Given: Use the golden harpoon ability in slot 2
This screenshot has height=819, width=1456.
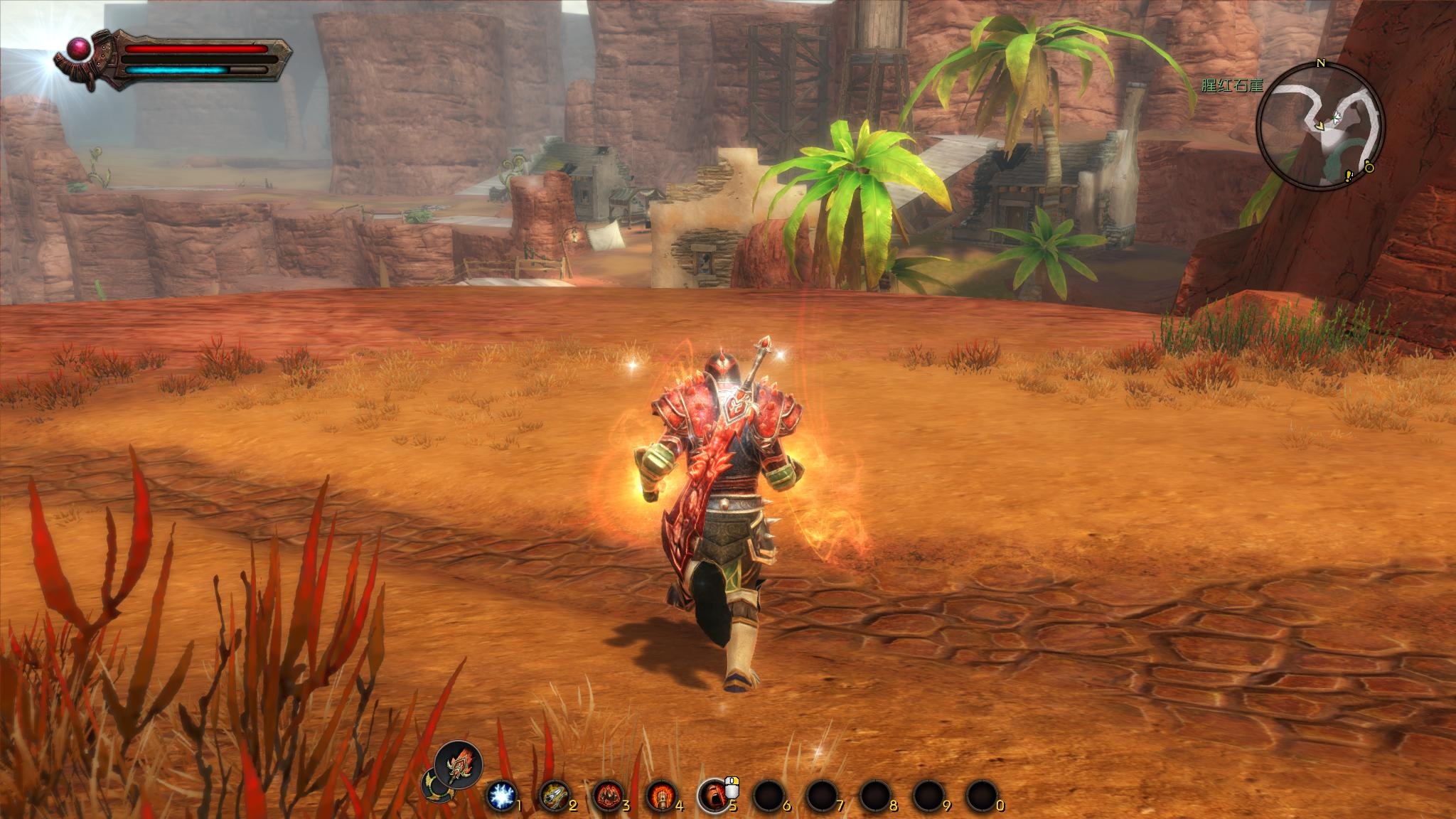Looking at the screenshot, I should coord(555,795).
